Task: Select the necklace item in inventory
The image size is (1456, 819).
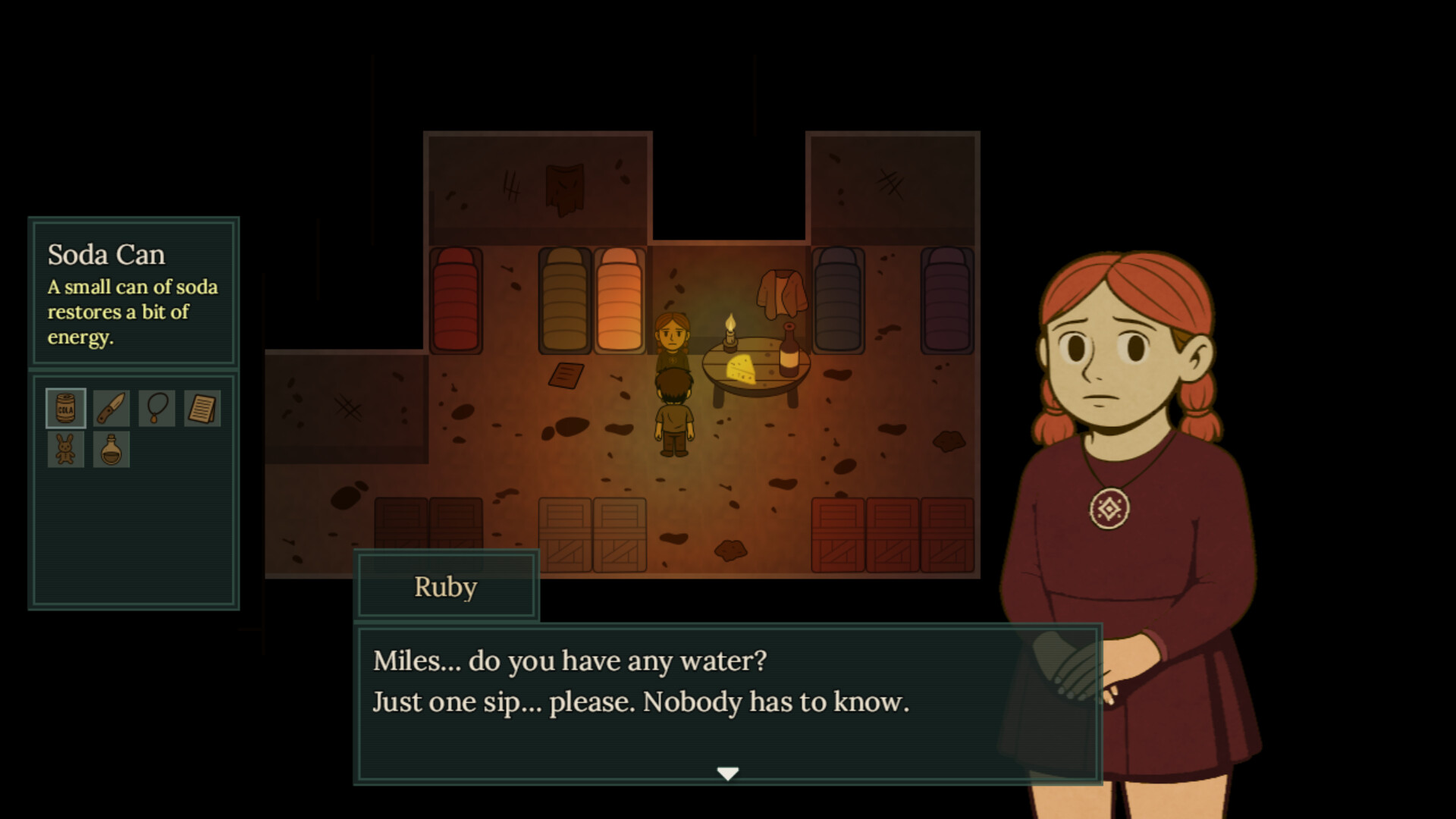Action: [x=156, y=408]
